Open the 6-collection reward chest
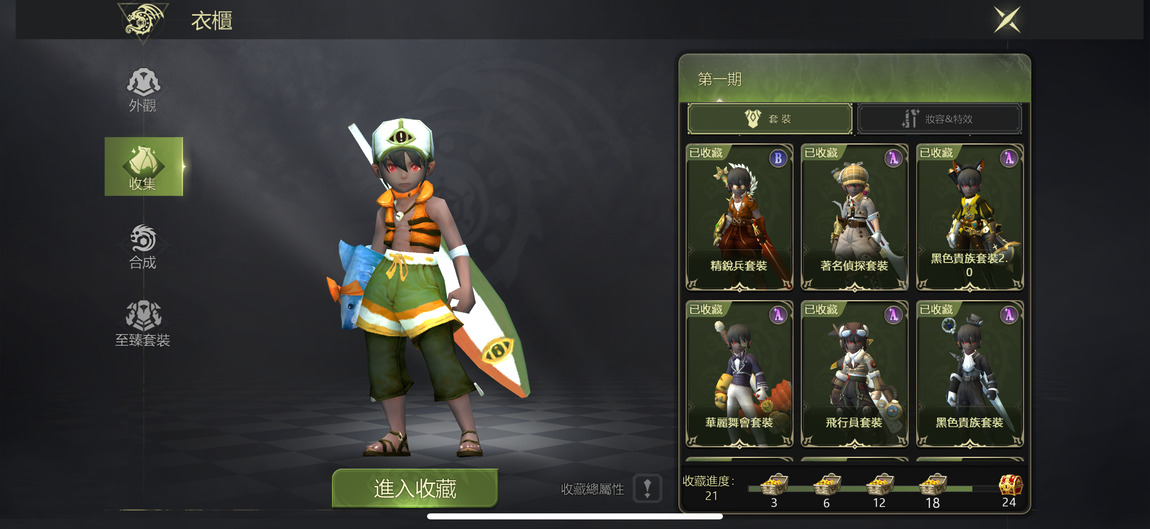This screenshot has width=1150, height=529. (x=826, y=486)
